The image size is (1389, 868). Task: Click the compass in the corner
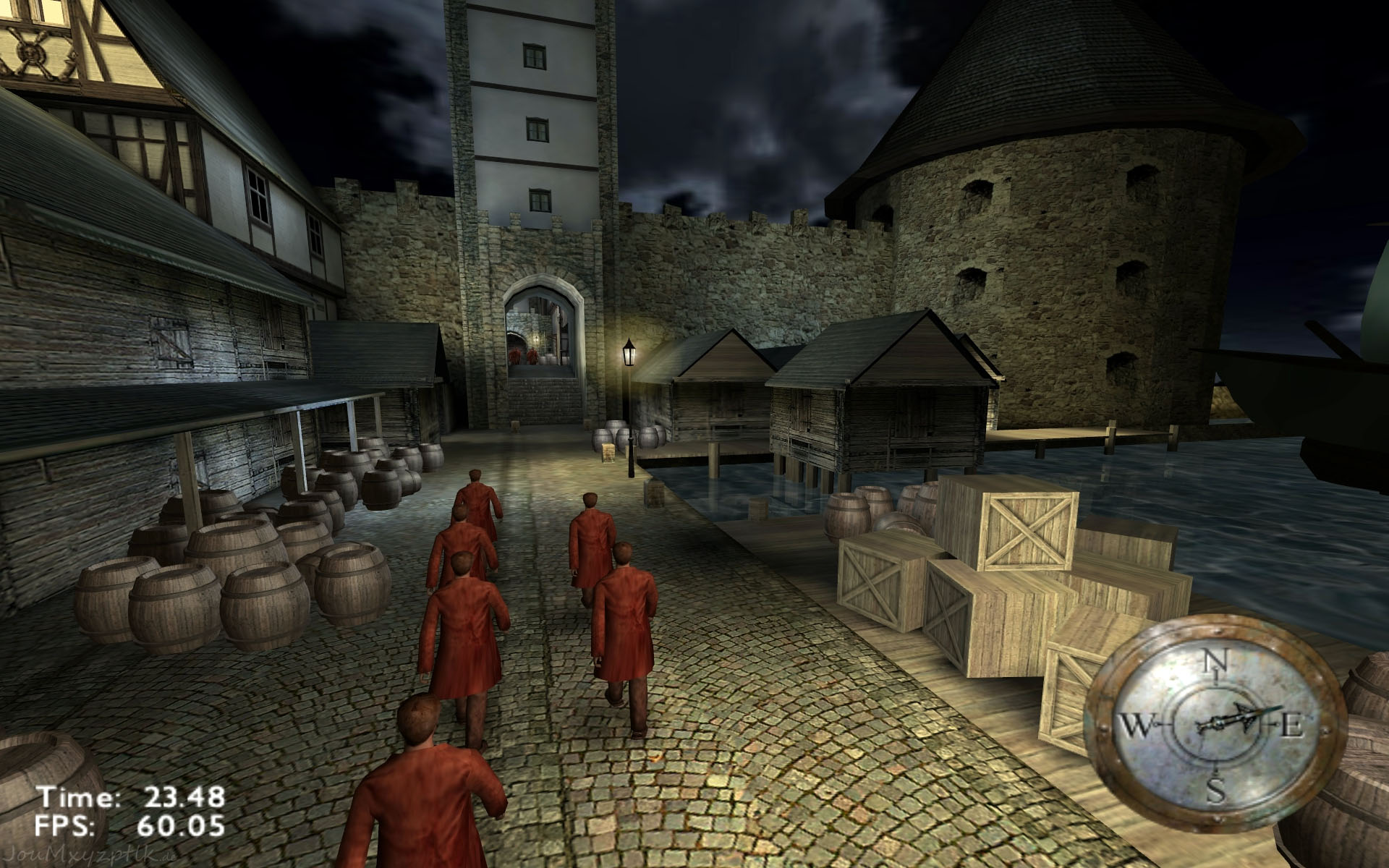pos(1216,725)
